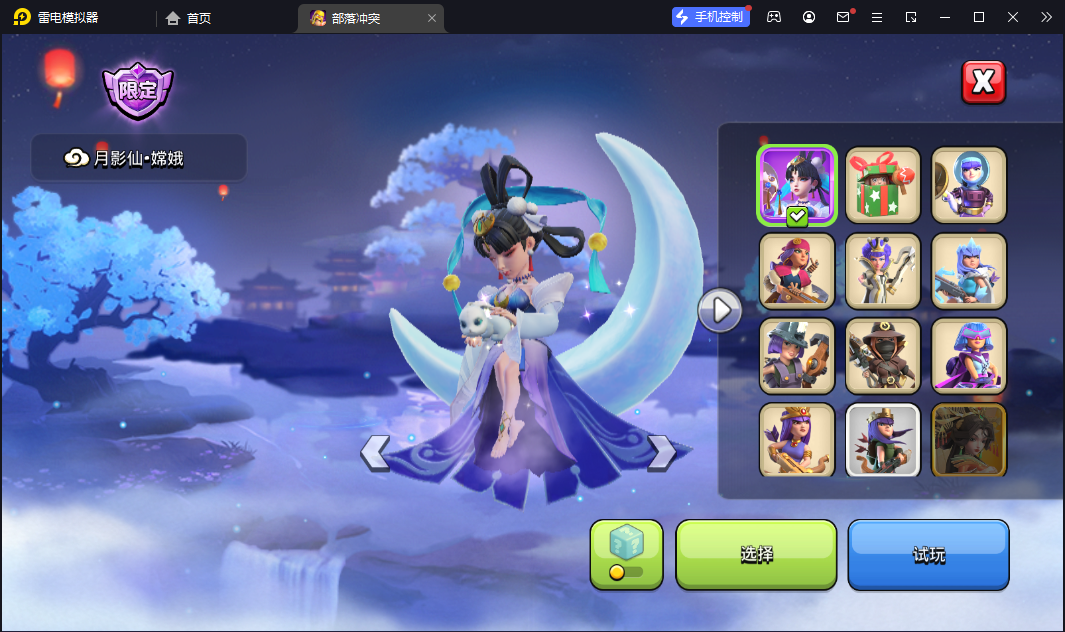Toggle the random skin dice button

pyautogui.click(x=626, y=555)
